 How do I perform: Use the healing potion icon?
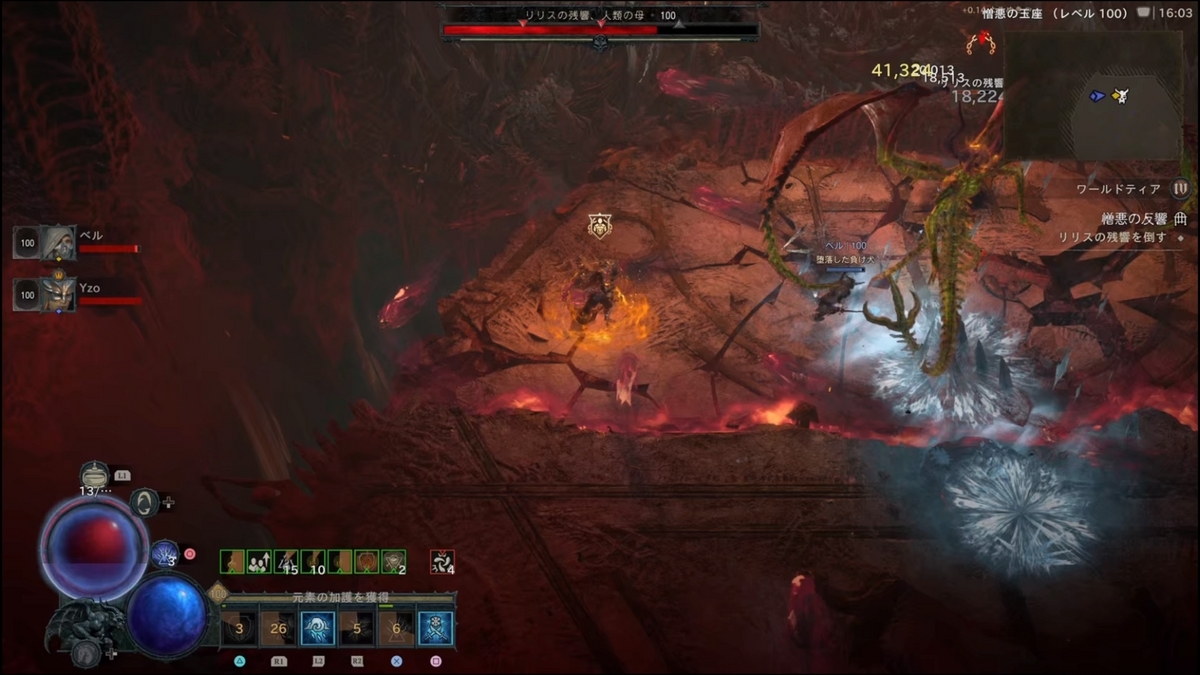tap(94, 475)
